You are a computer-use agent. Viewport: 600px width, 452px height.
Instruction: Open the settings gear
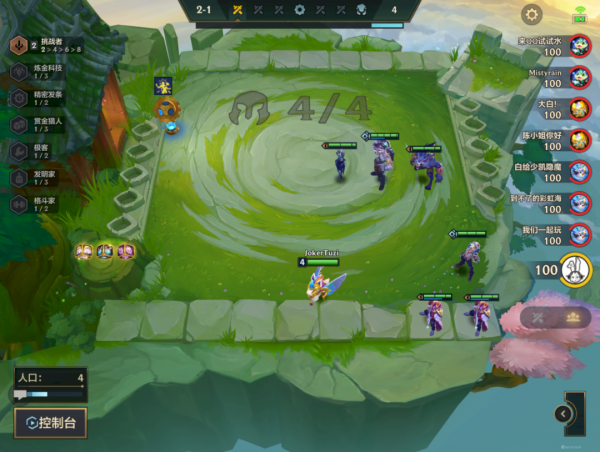point(532,14)
